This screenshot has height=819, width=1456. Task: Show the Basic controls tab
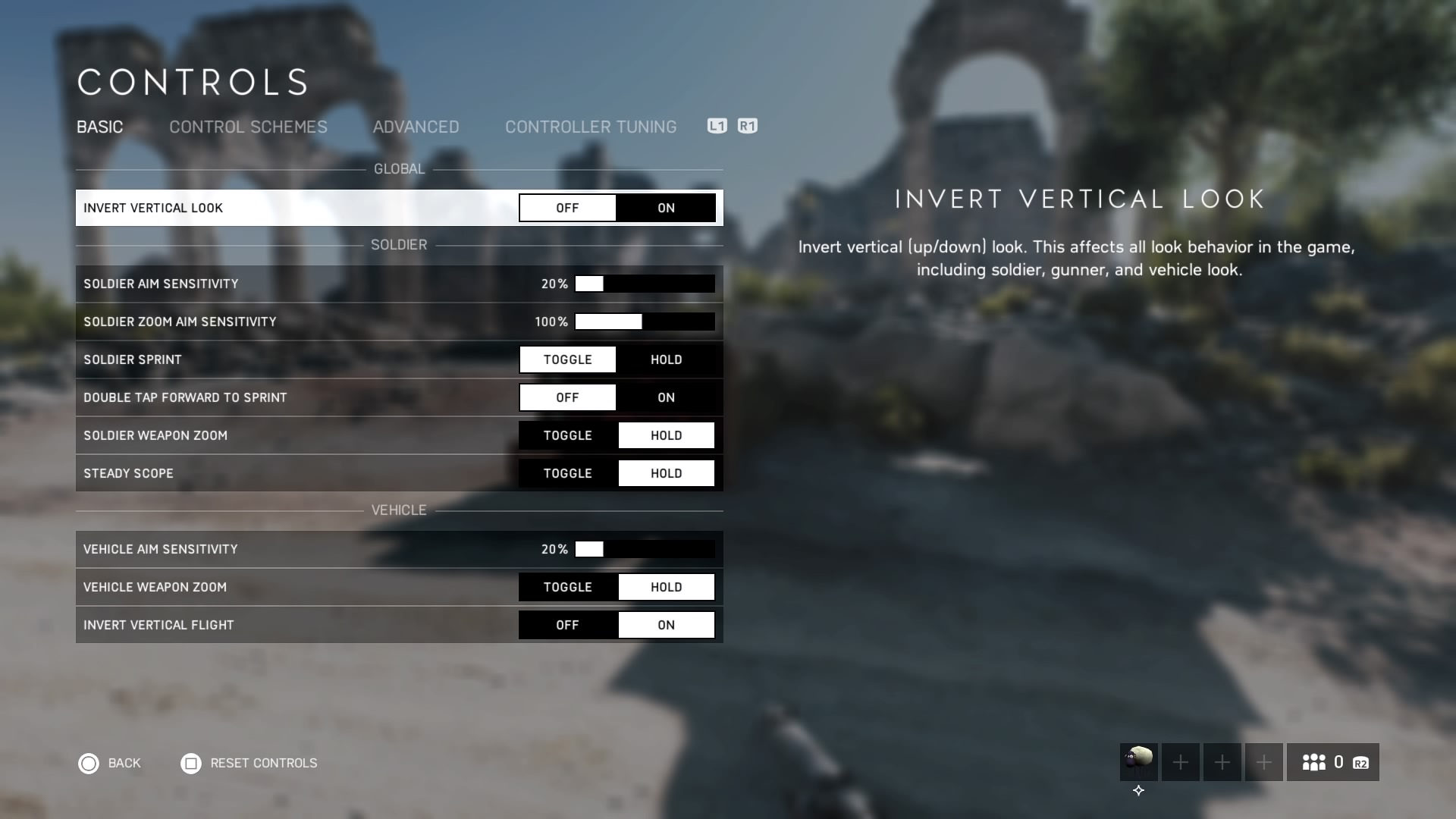(99, 127)
